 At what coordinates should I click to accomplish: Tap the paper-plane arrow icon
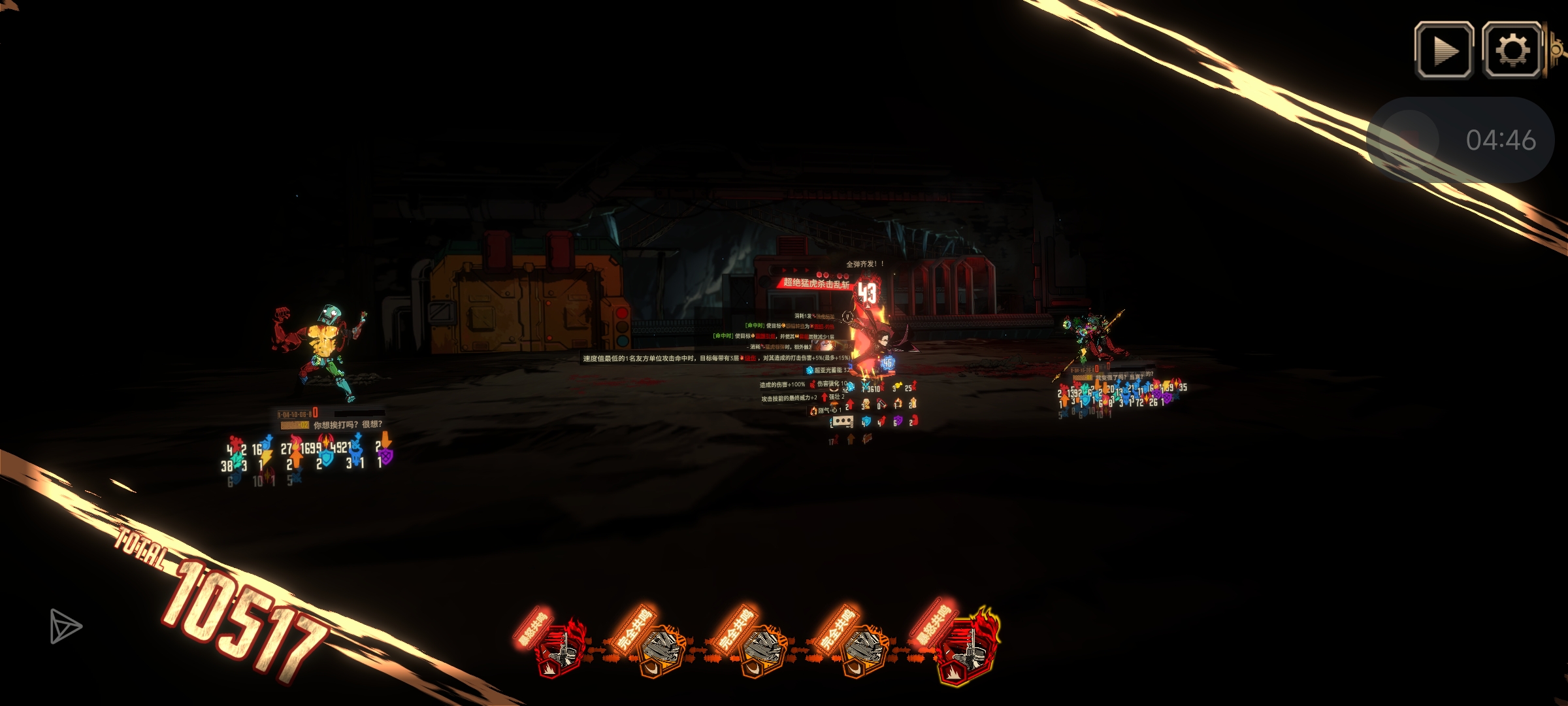pos(65,626)
